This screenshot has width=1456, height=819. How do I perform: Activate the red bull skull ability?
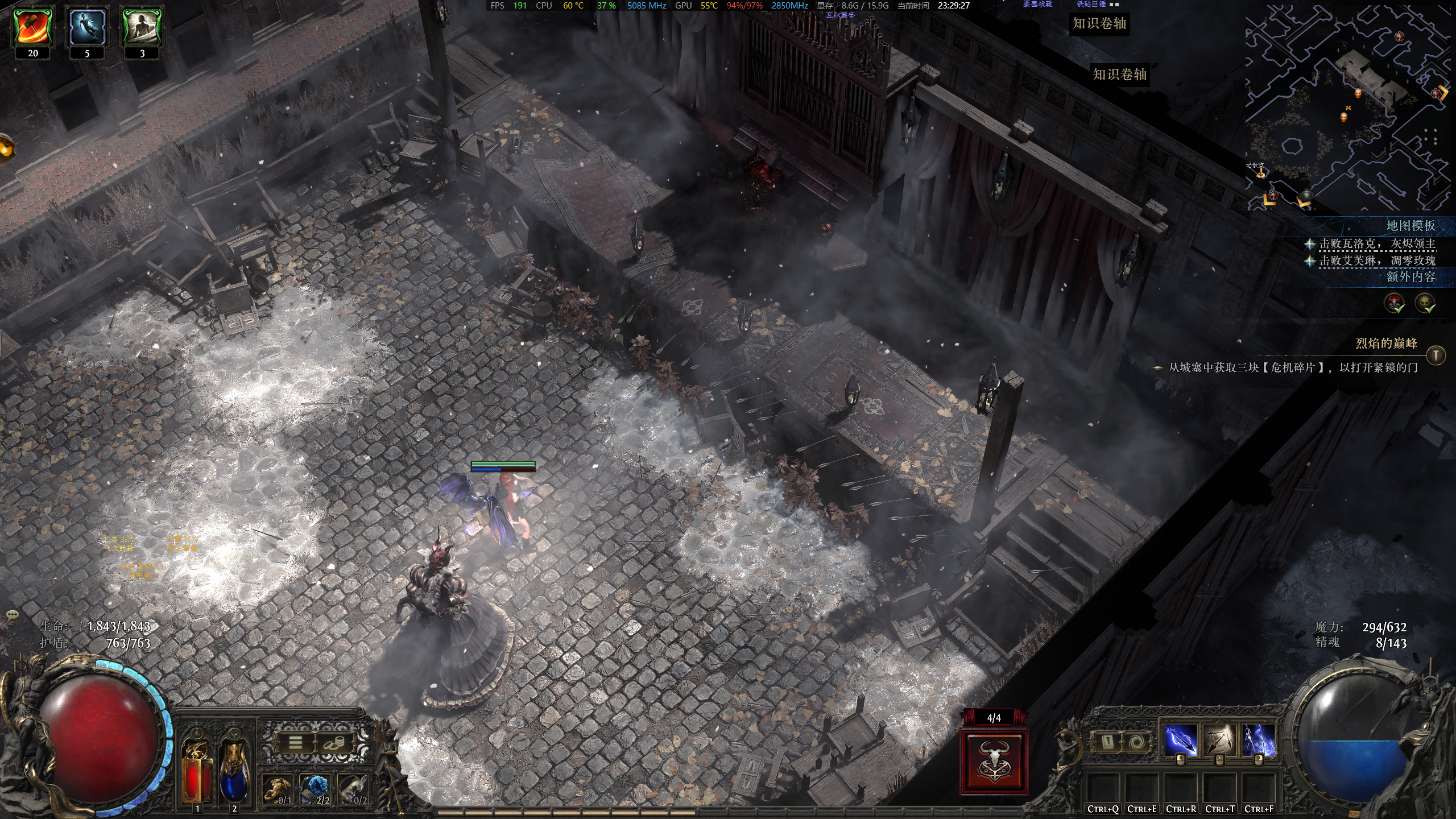tap(994, 763)
